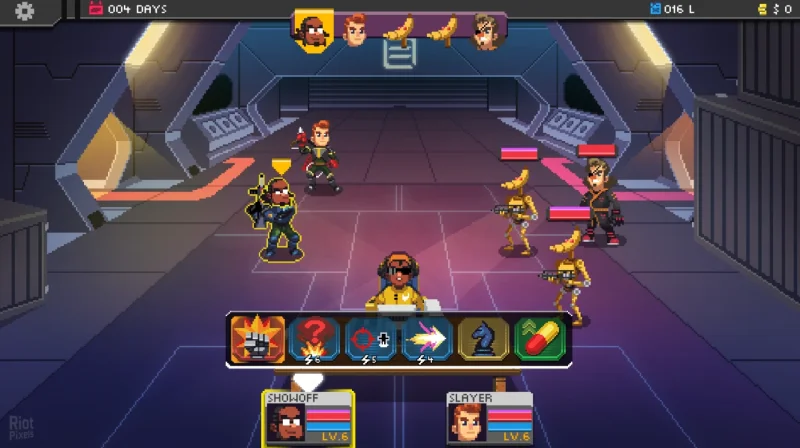
Task: Select the Showoff character card
Action: pyautogui.click(x=308, y=418)
